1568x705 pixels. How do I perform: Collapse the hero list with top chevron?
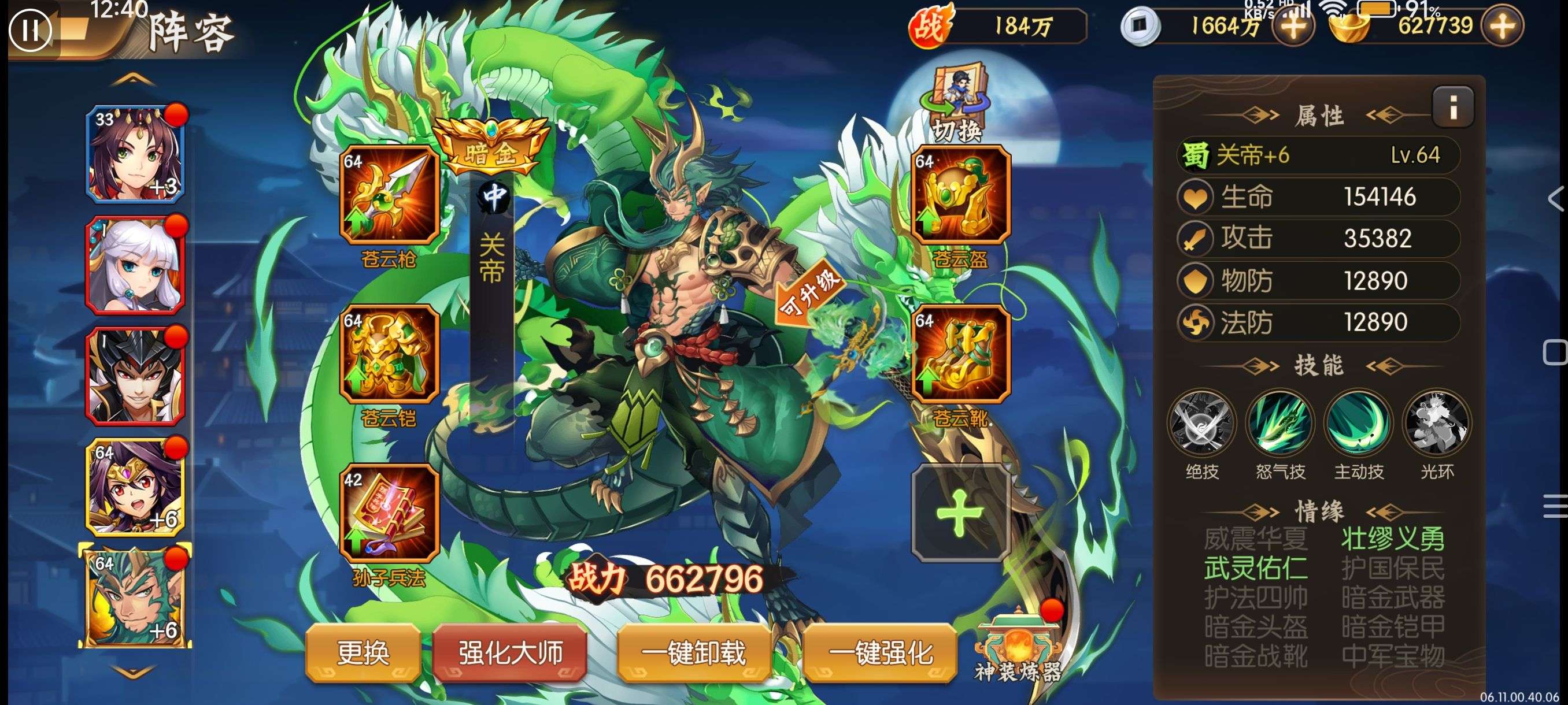point(135,79)
